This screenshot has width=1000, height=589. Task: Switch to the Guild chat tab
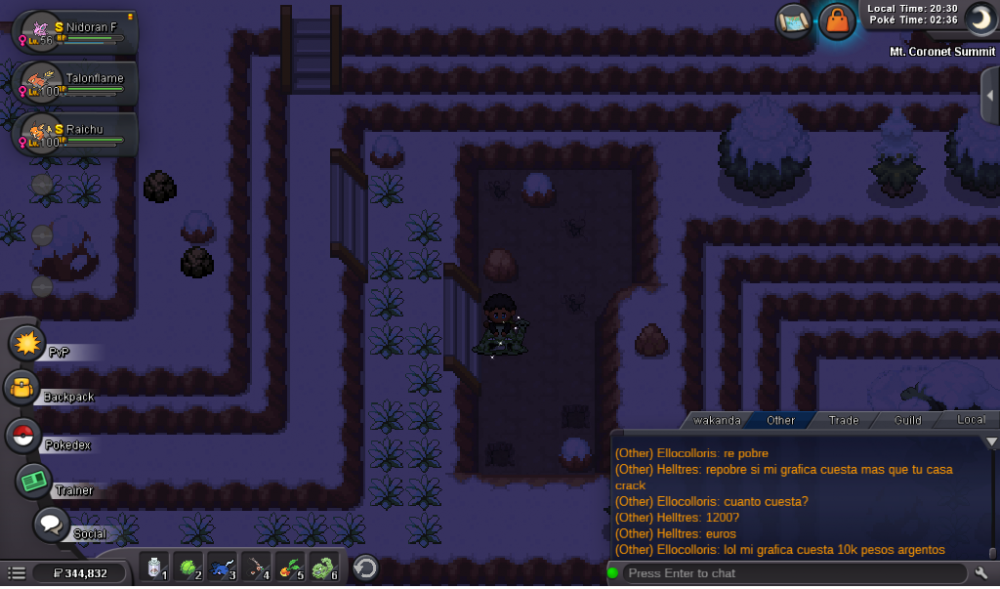pyautogui.click(x=907, y=420)
